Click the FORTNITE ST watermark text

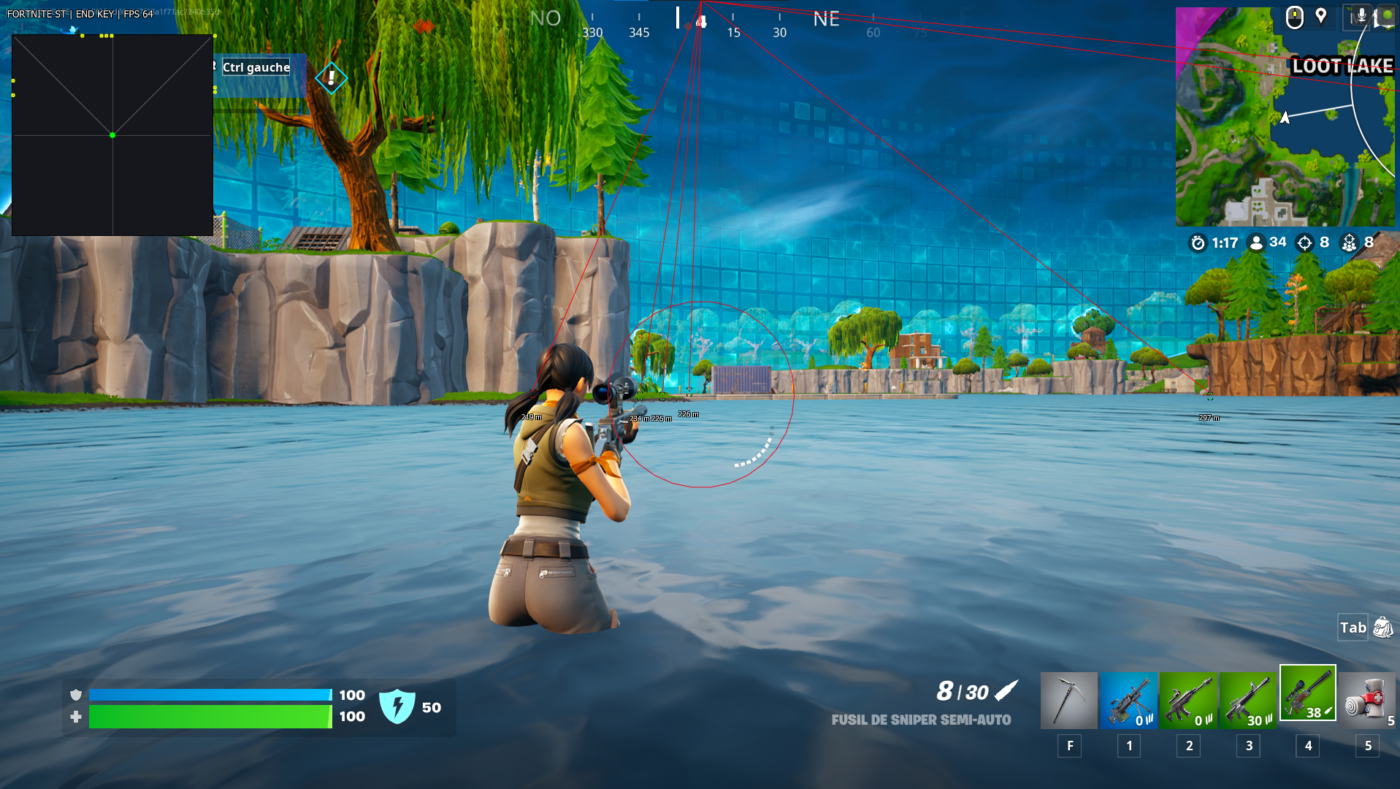38,14
